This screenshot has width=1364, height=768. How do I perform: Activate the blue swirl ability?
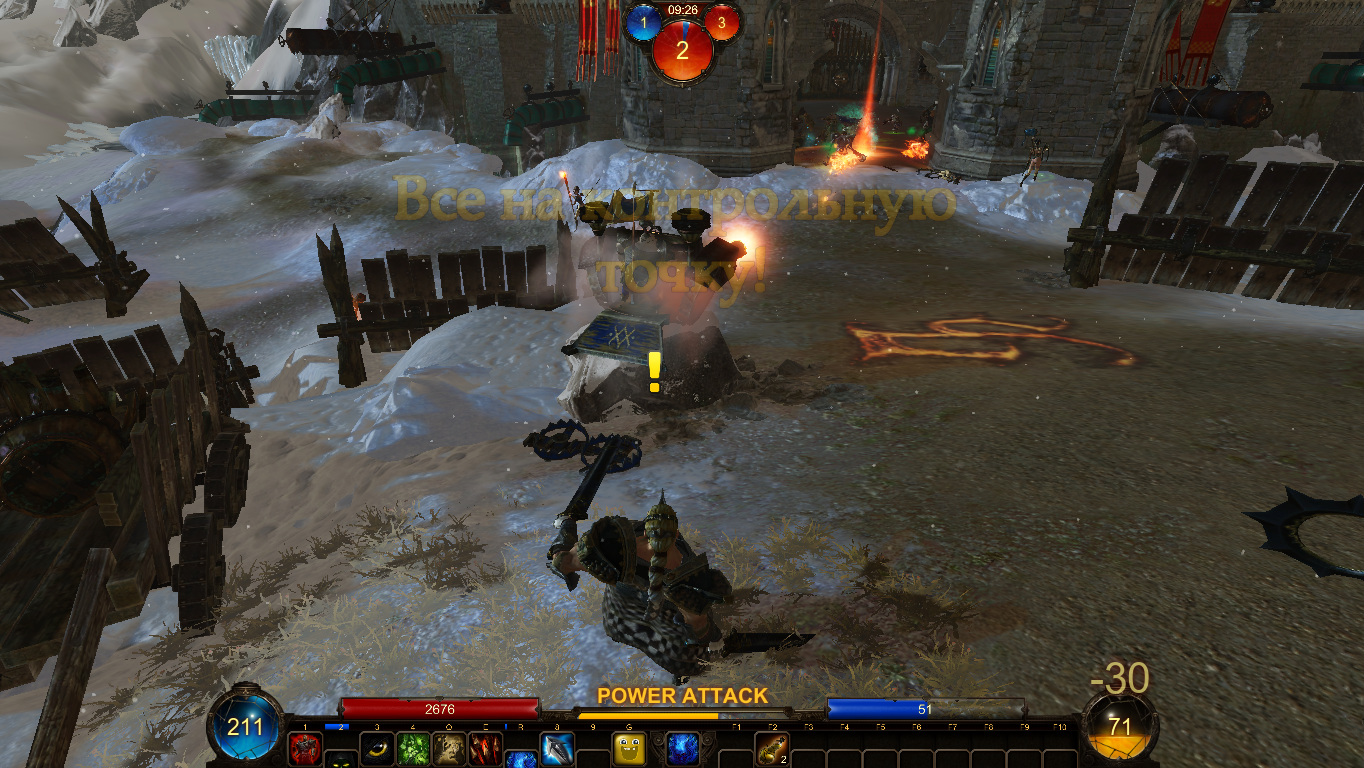tap(683, 748)
